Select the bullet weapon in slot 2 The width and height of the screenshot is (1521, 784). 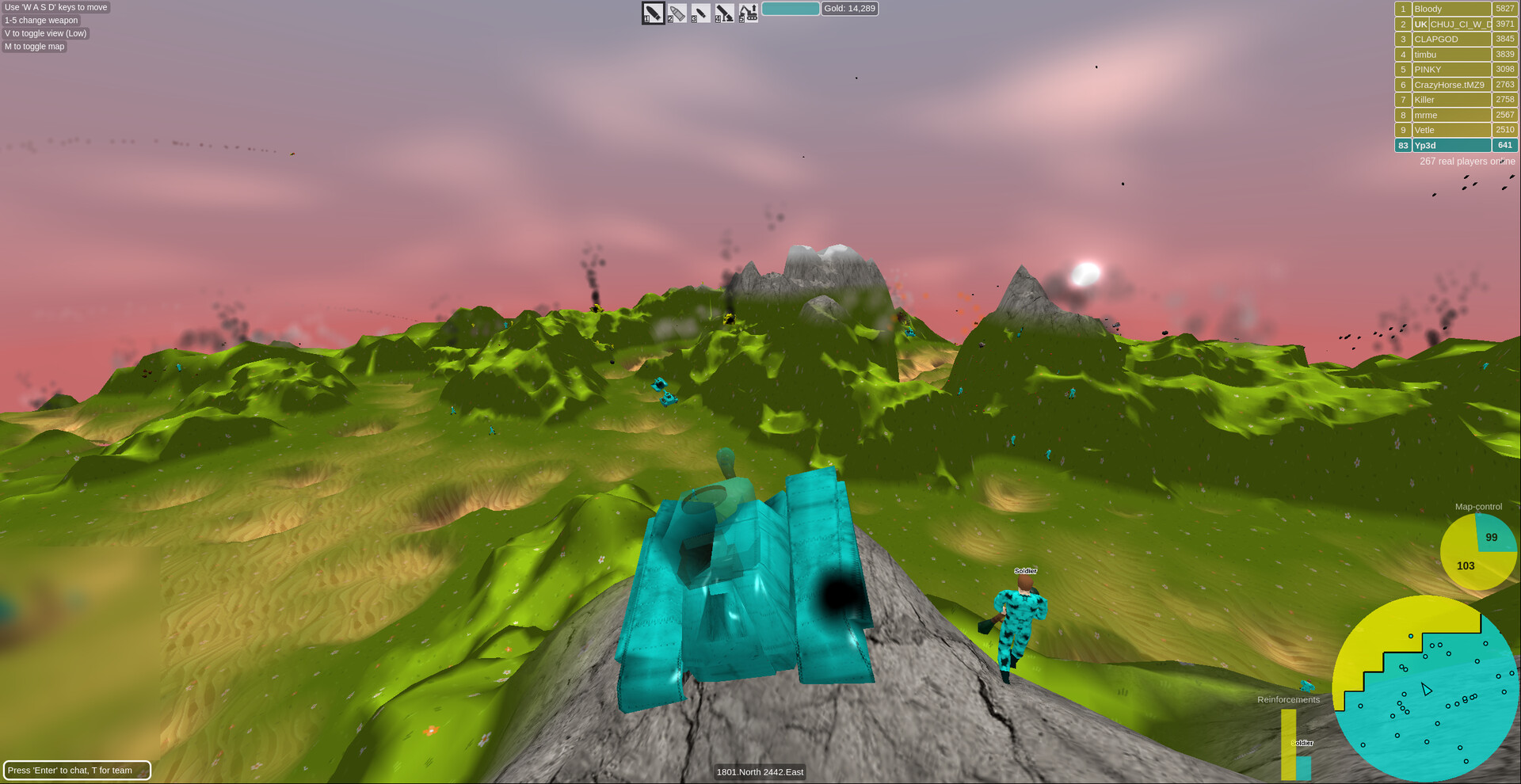676,13
